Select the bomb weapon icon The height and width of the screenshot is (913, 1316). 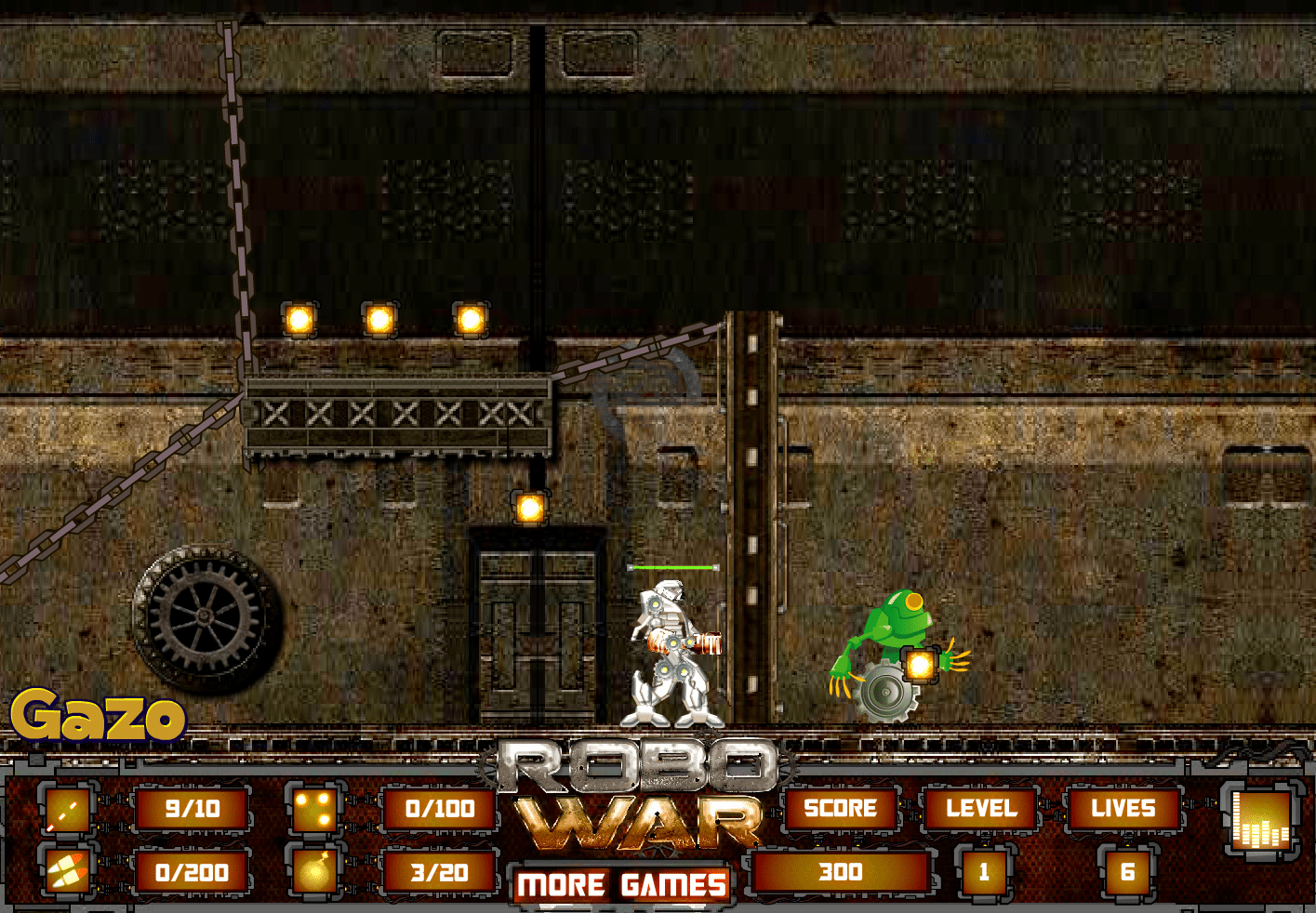click(316, 872)
